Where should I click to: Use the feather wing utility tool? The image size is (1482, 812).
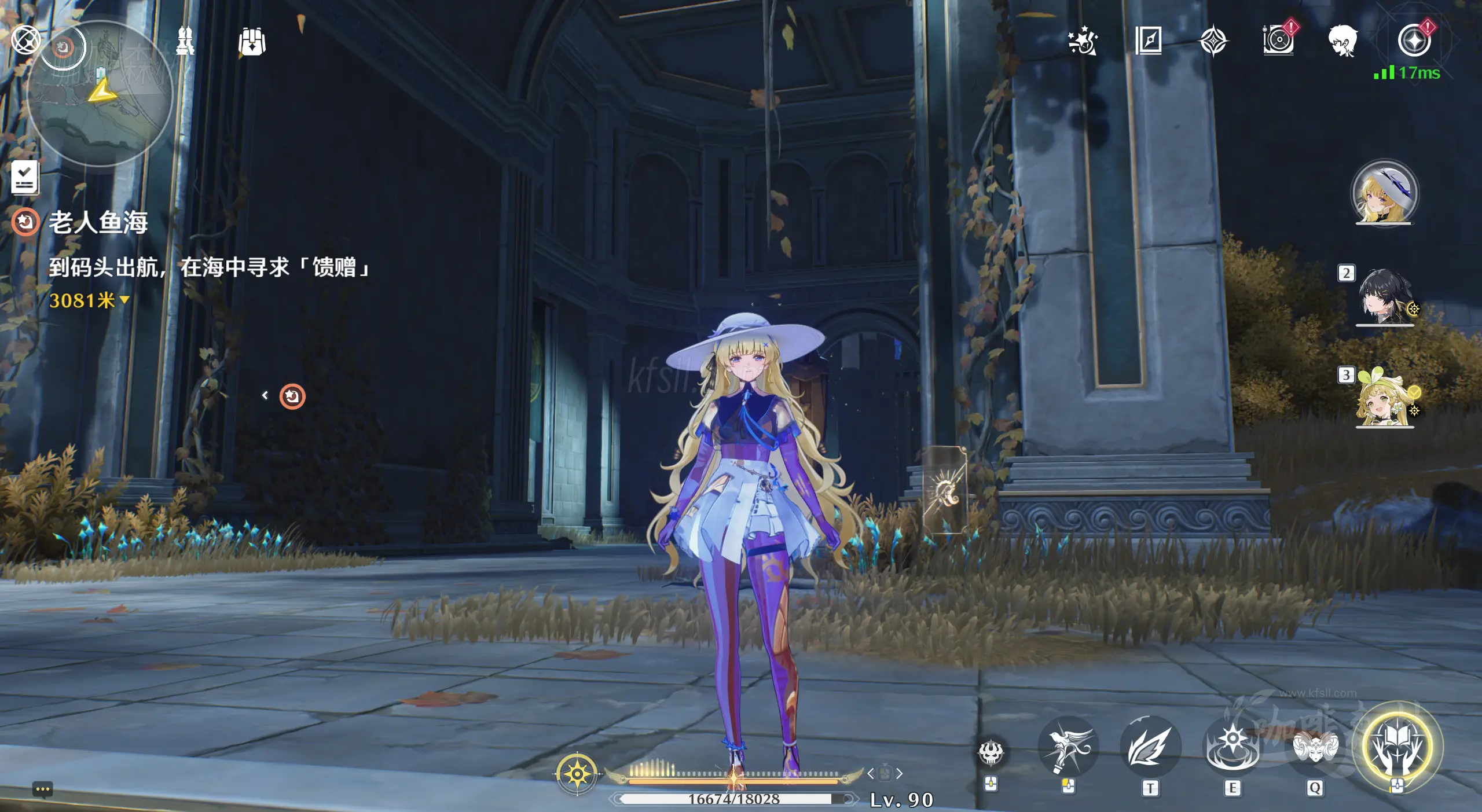pyautogui.click(x=1150, y=747)
